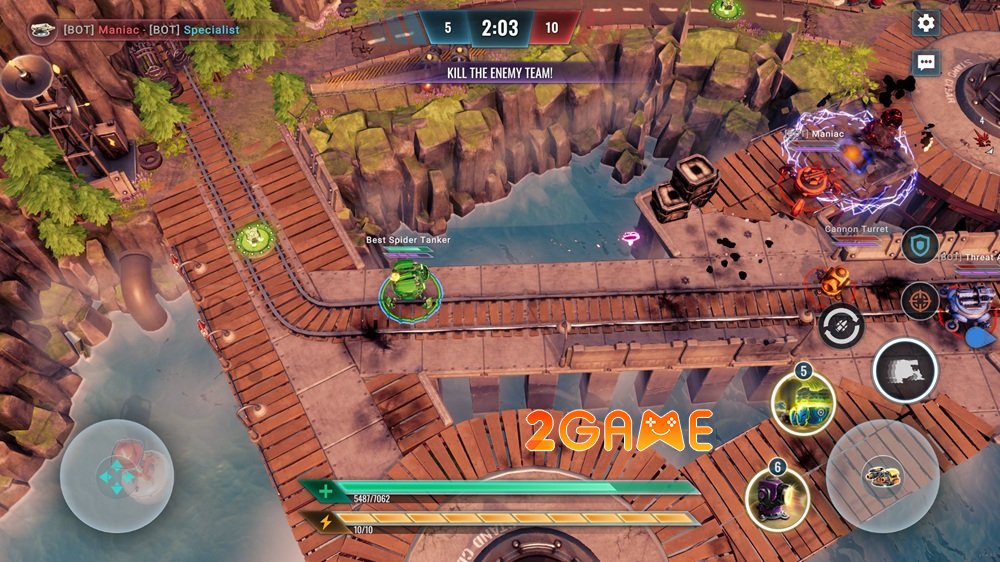Activate the shield ability icon
This screenshot has width=1000, height=562.
(x=919, y=245)
